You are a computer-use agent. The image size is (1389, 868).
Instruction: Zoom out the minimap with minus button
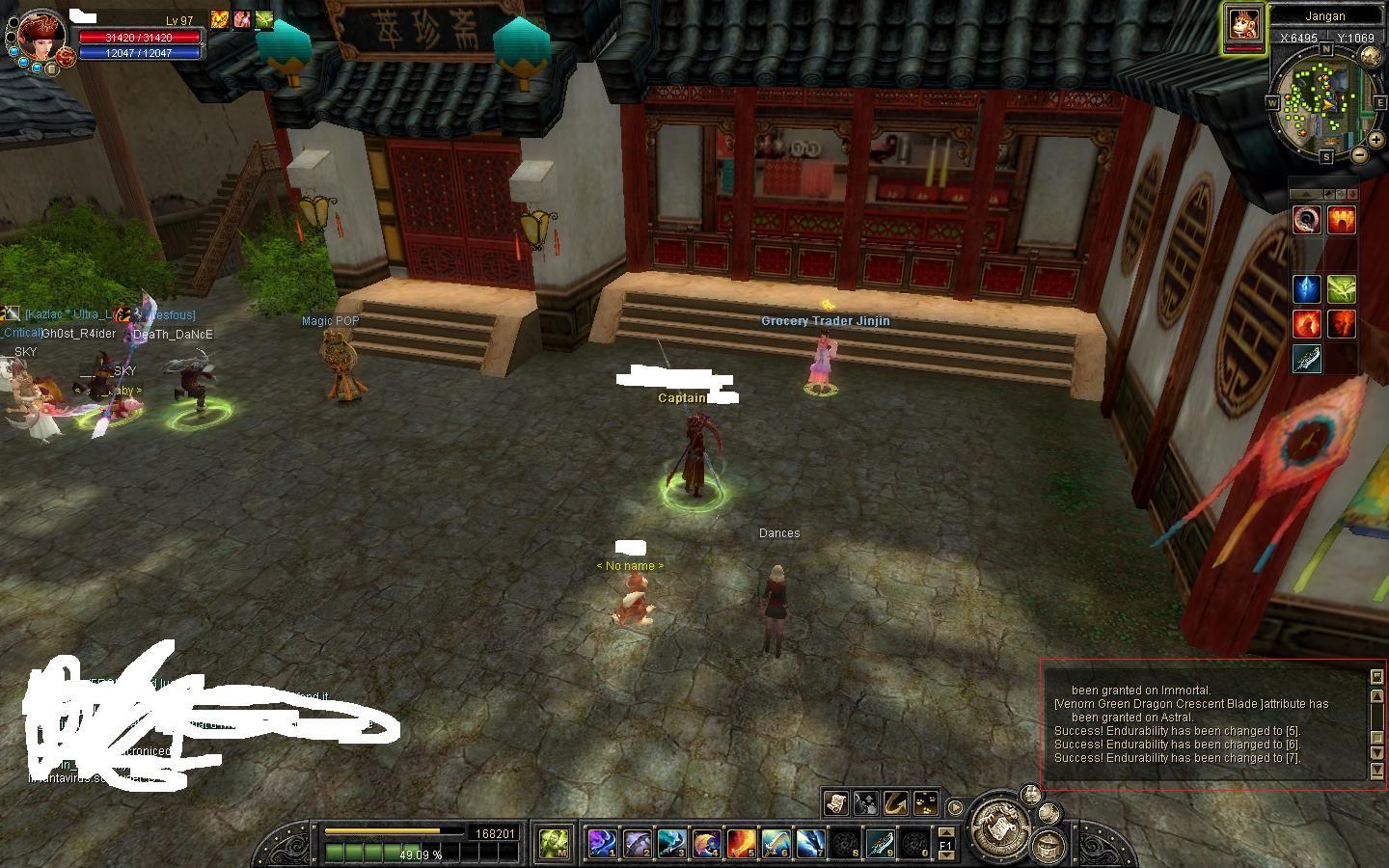tap(1360, 154)
